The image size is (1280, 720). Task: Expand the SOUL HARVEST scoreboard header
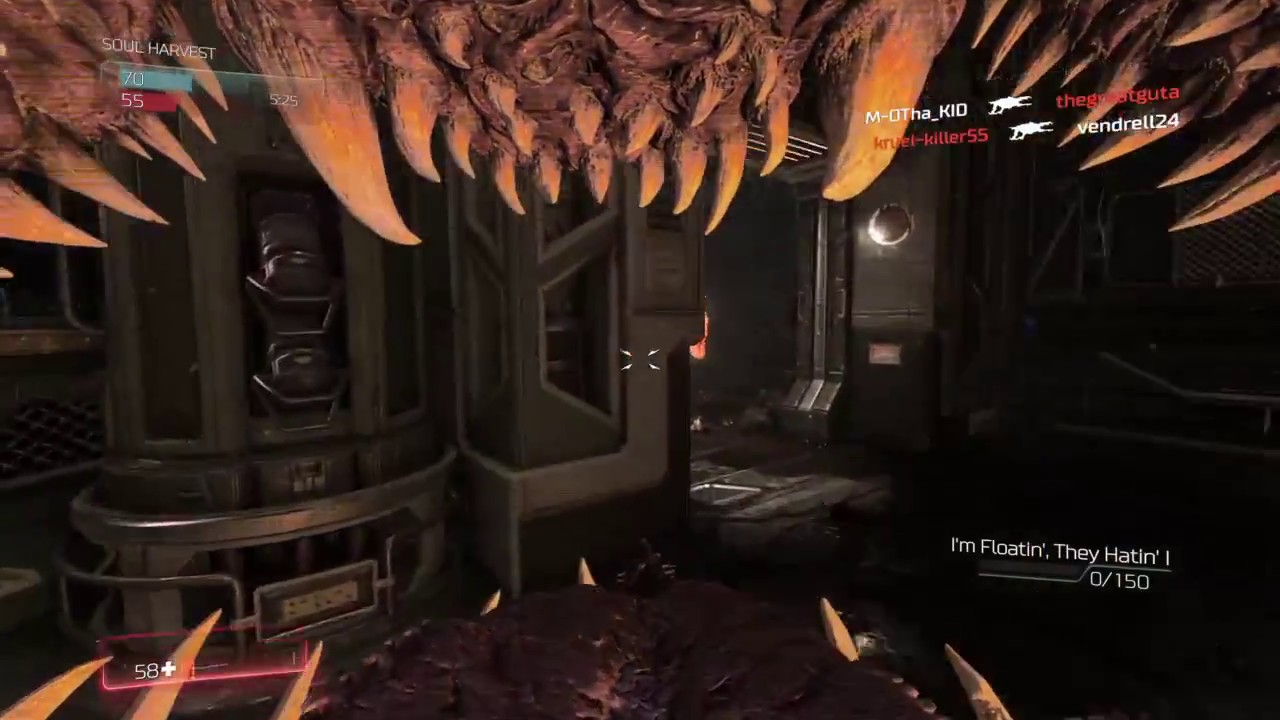(x=158, y=50)
